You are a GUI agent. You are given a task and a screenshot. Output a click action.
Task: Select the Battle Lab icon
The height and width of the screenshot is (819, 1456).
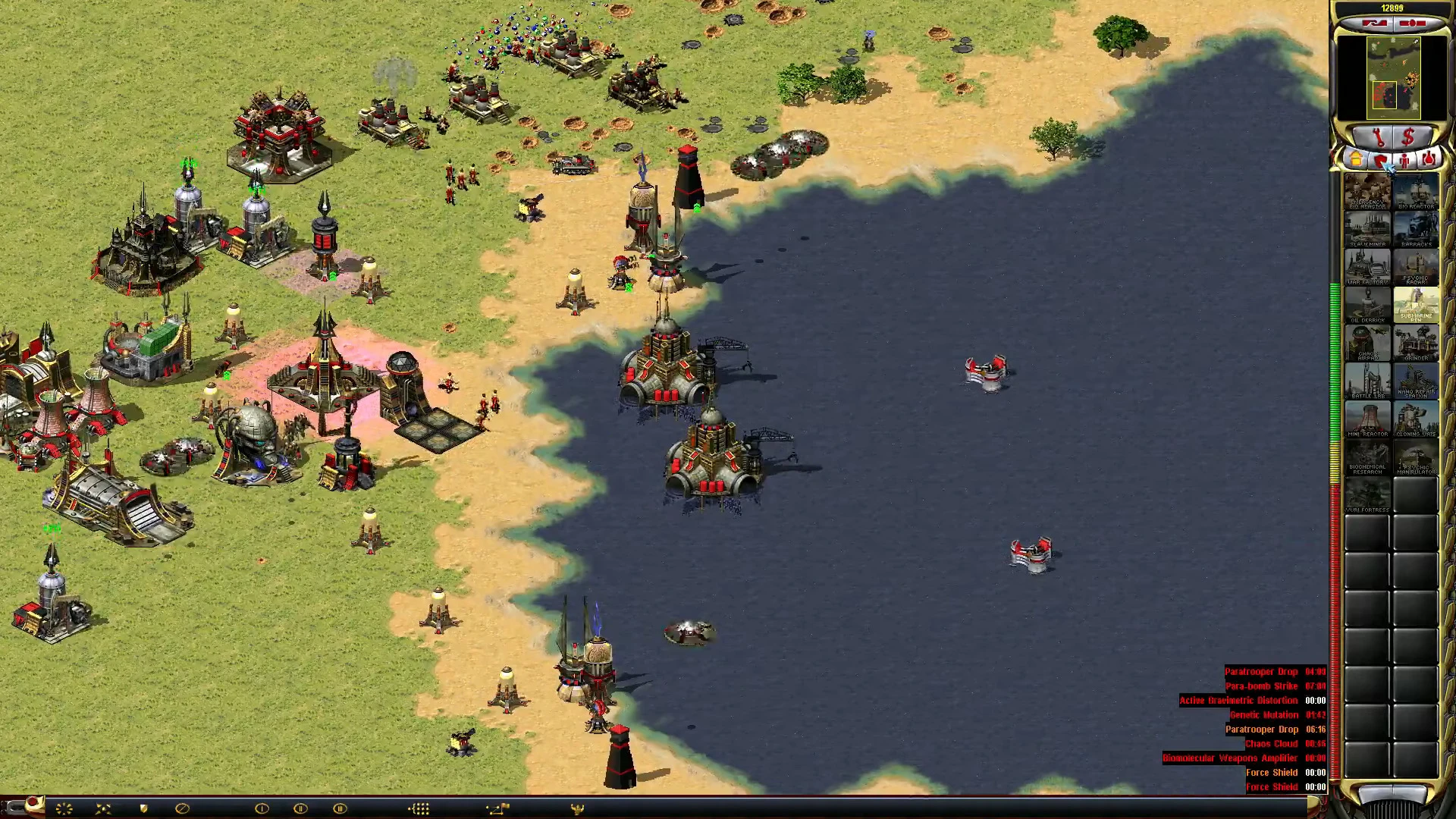tap(1367, 381)
